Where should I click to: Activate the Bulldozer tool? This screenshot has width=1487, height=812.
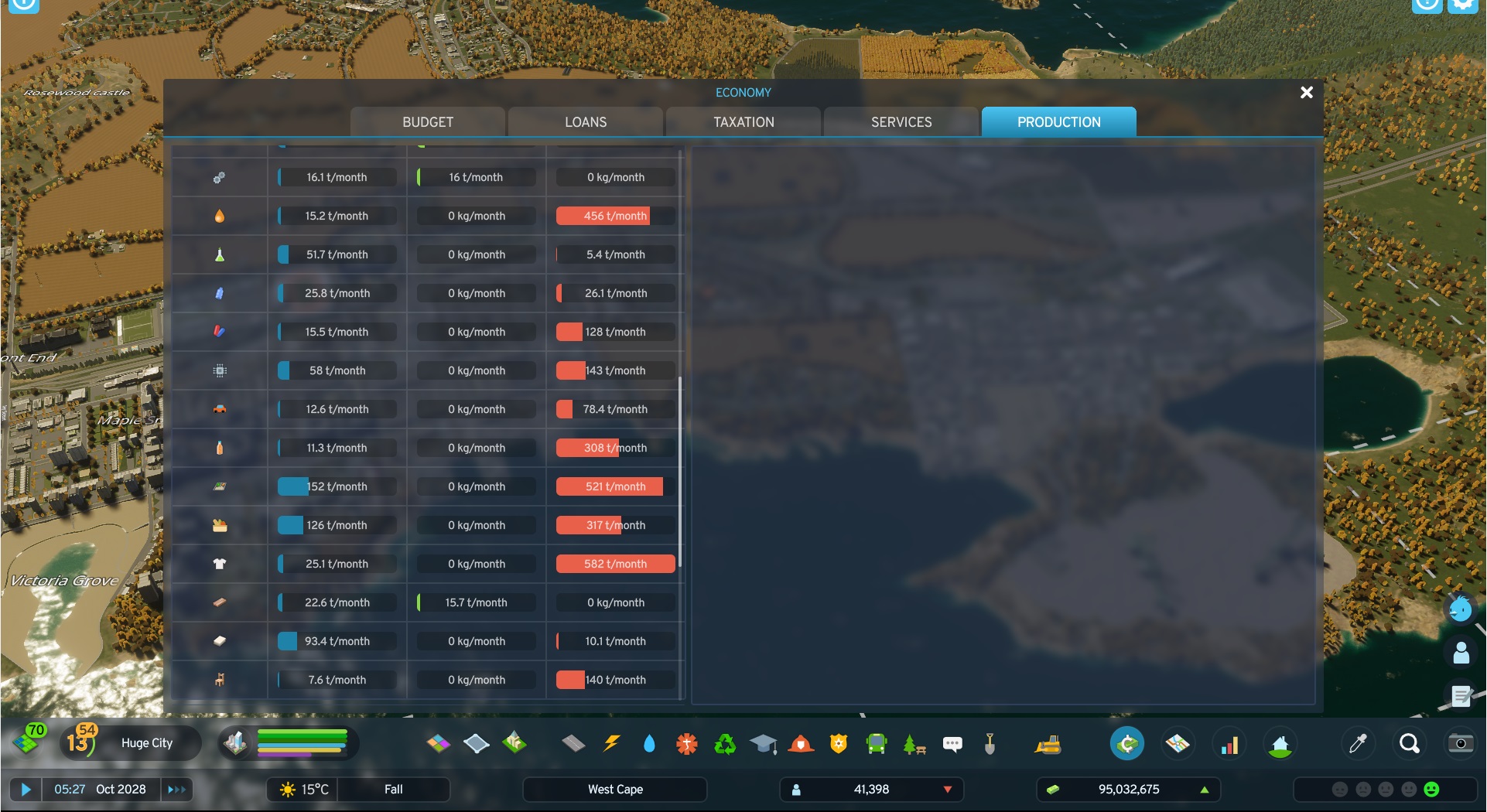(x=1048, y=743)
